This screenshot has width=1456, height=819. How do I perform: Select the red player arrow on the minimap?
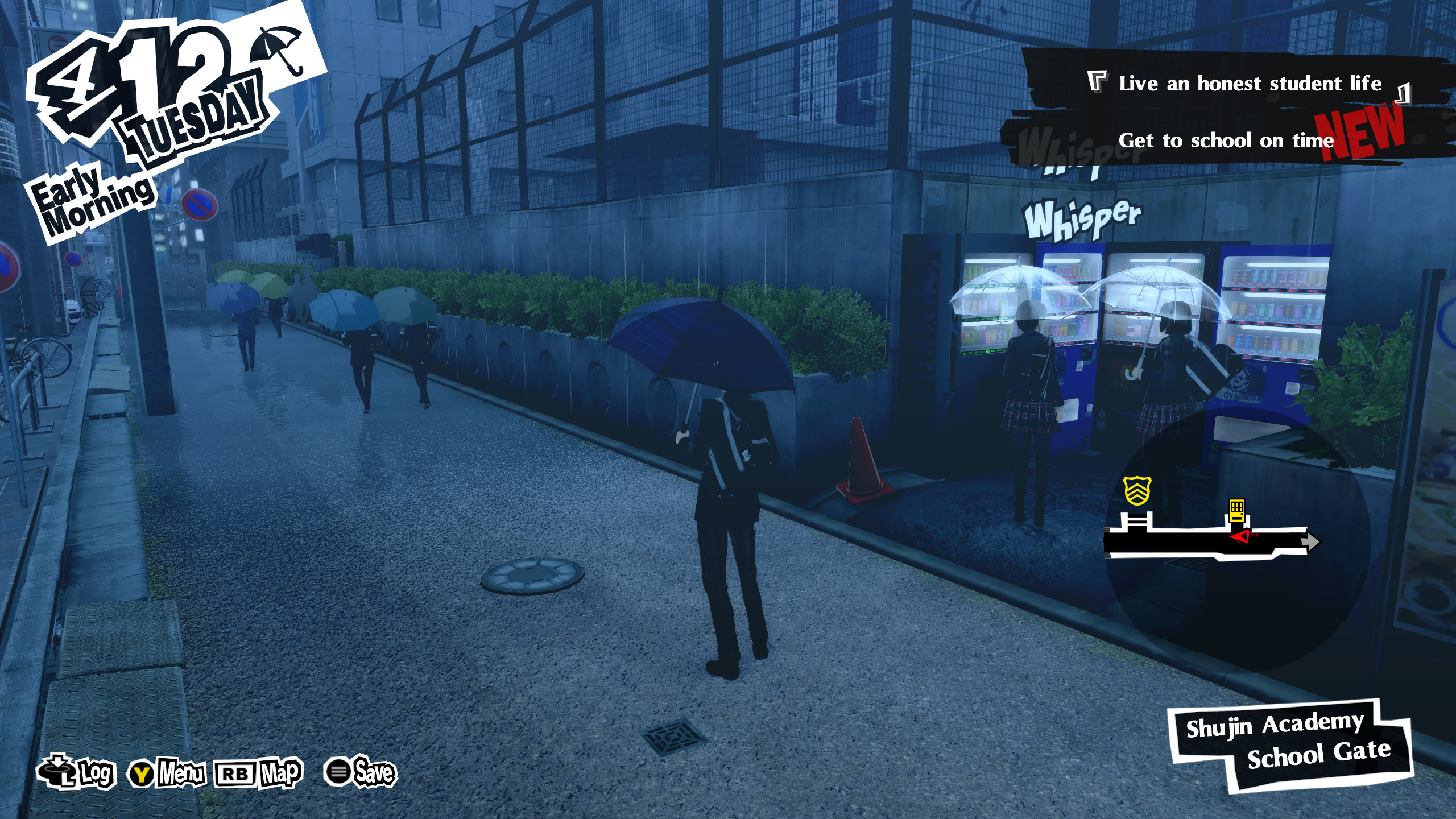(x=1241, y=536)
